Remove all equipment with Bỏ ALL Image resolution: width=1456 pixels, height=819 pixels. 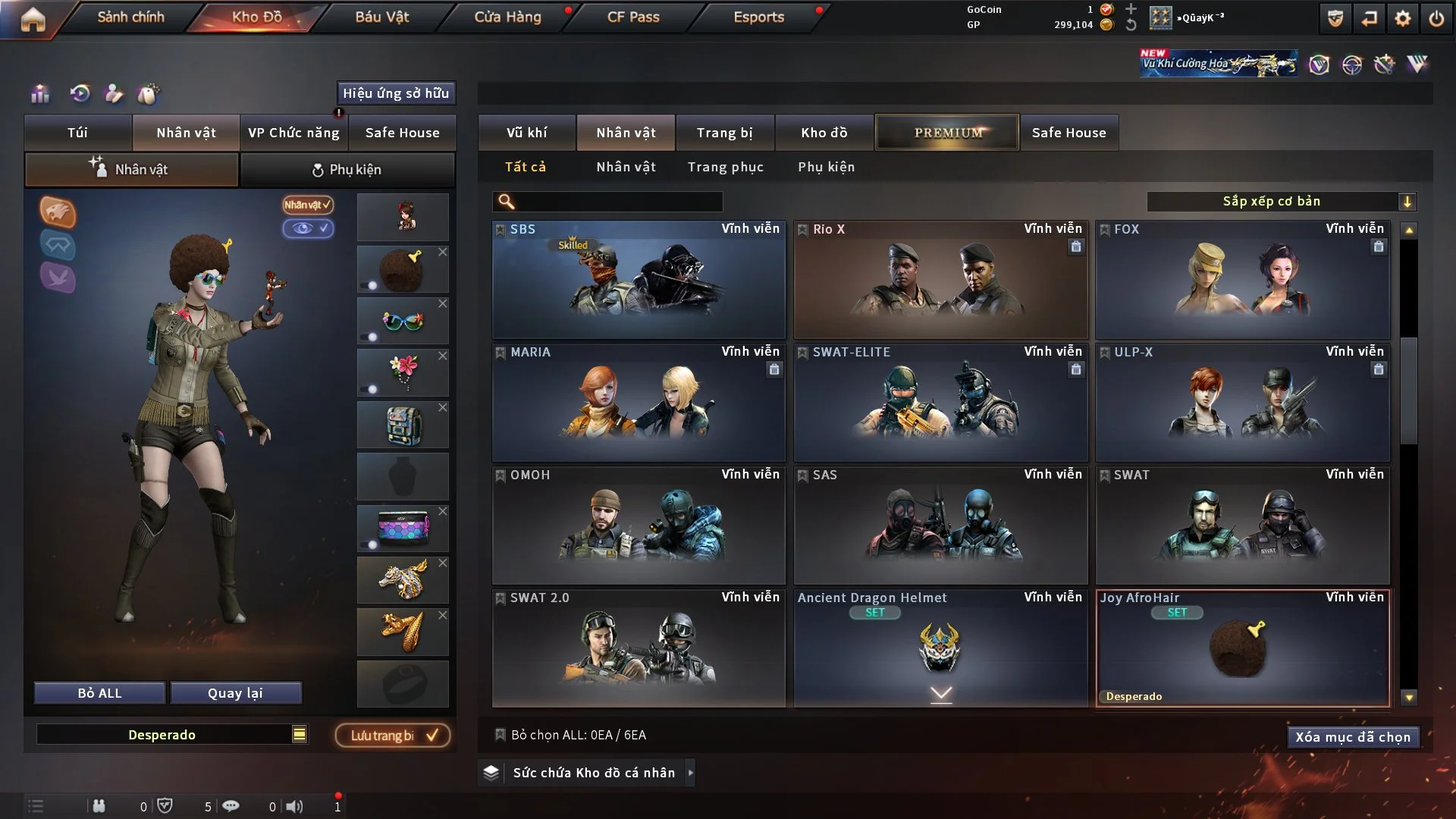click(99, 693)
